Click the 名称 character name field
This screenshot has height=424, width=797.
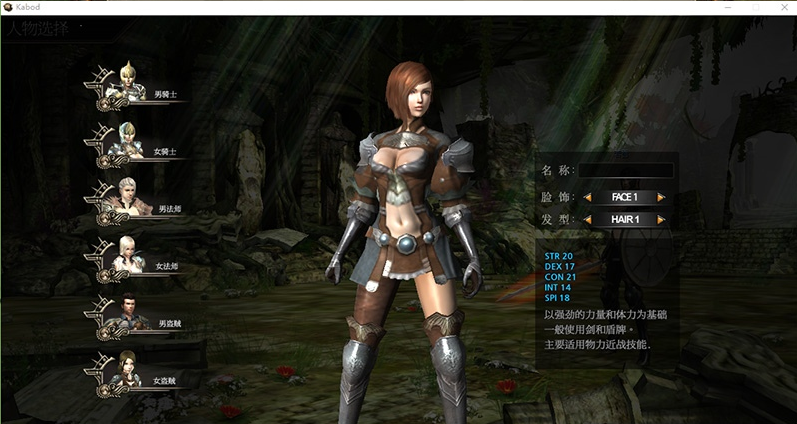(x=626, y=170)
